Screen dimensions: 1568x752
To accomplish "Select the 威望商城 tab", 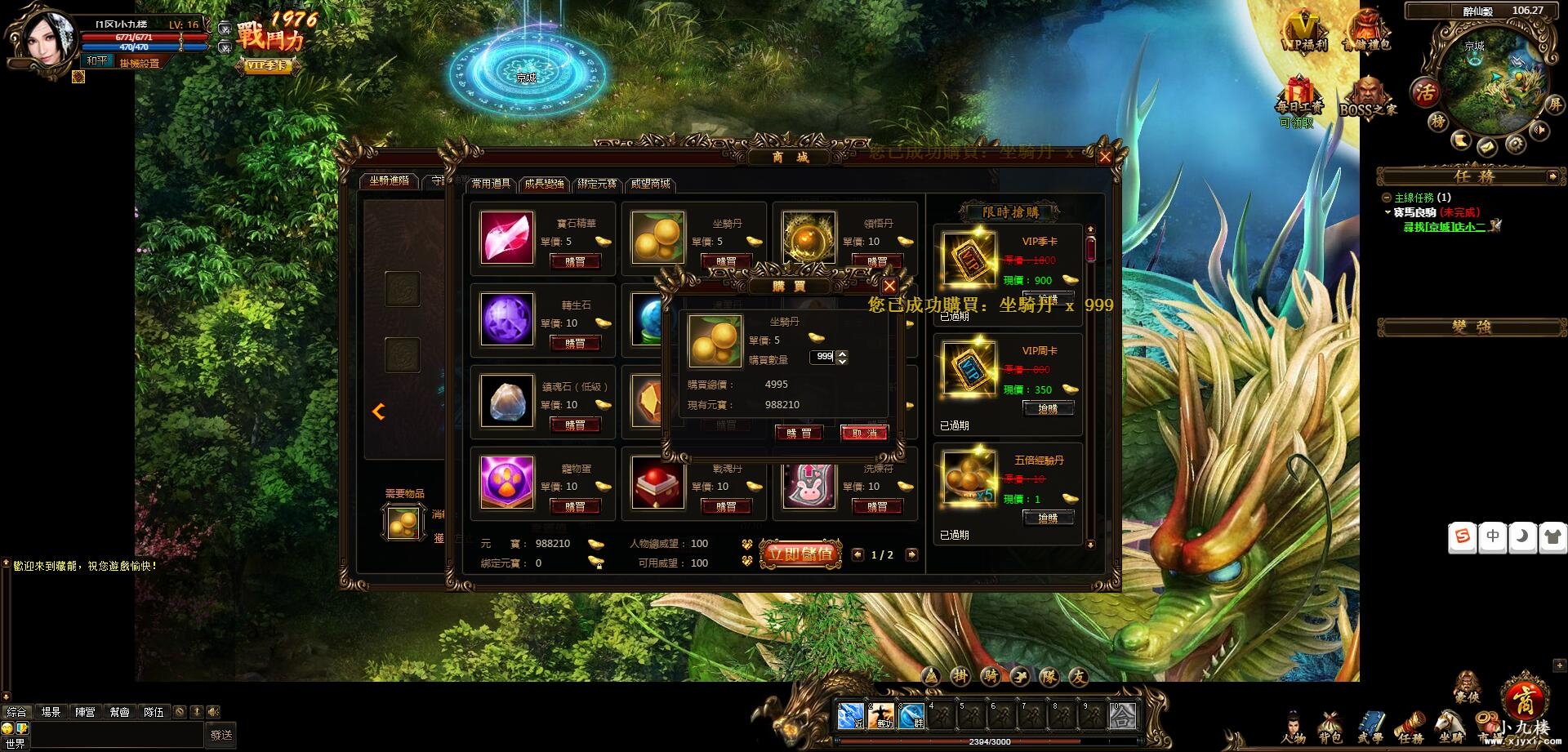I will [651, 184].
